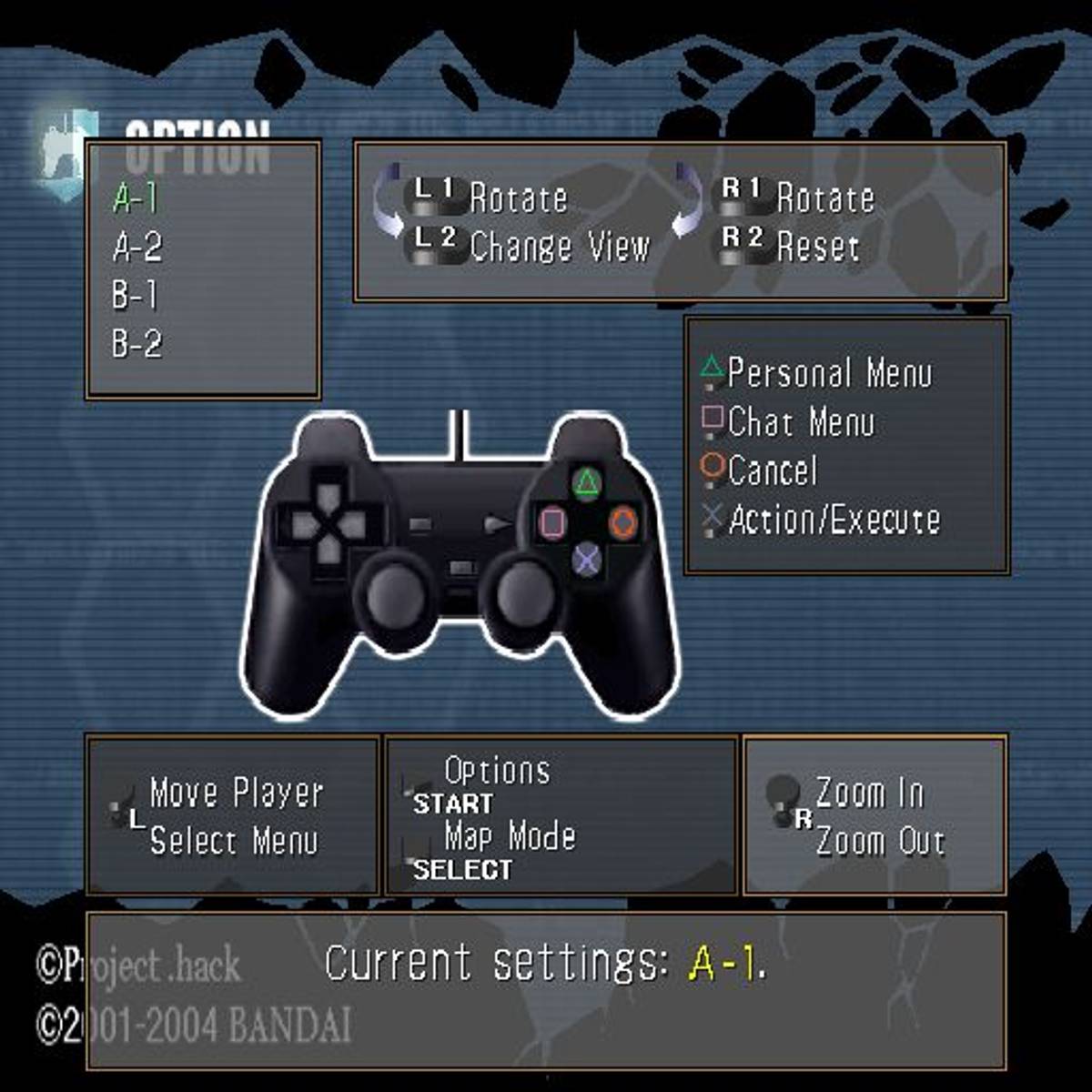Switch to the B-1 control layout
The height and width of the screenshot is (1092, 1092).
tap(135, 296)
